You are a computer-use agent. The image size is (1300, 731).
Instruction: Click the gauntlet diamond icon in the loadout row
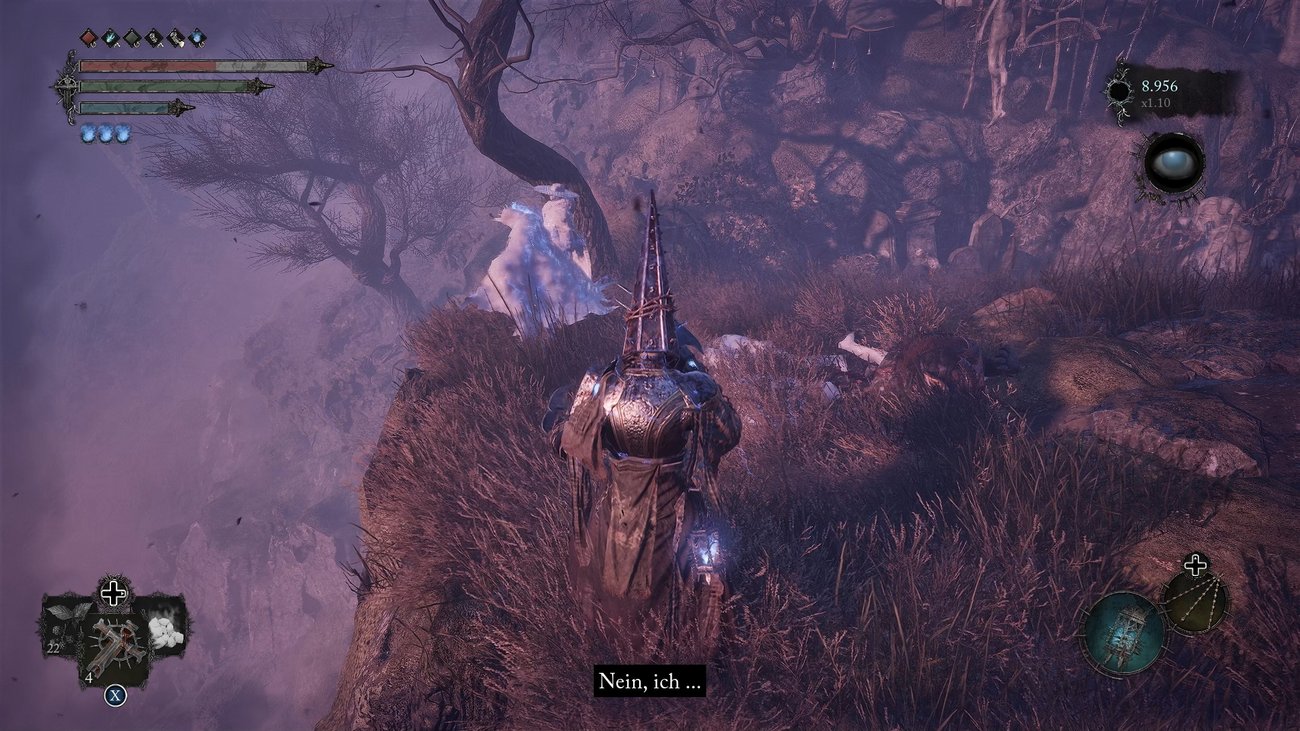[x=154, y=36]
